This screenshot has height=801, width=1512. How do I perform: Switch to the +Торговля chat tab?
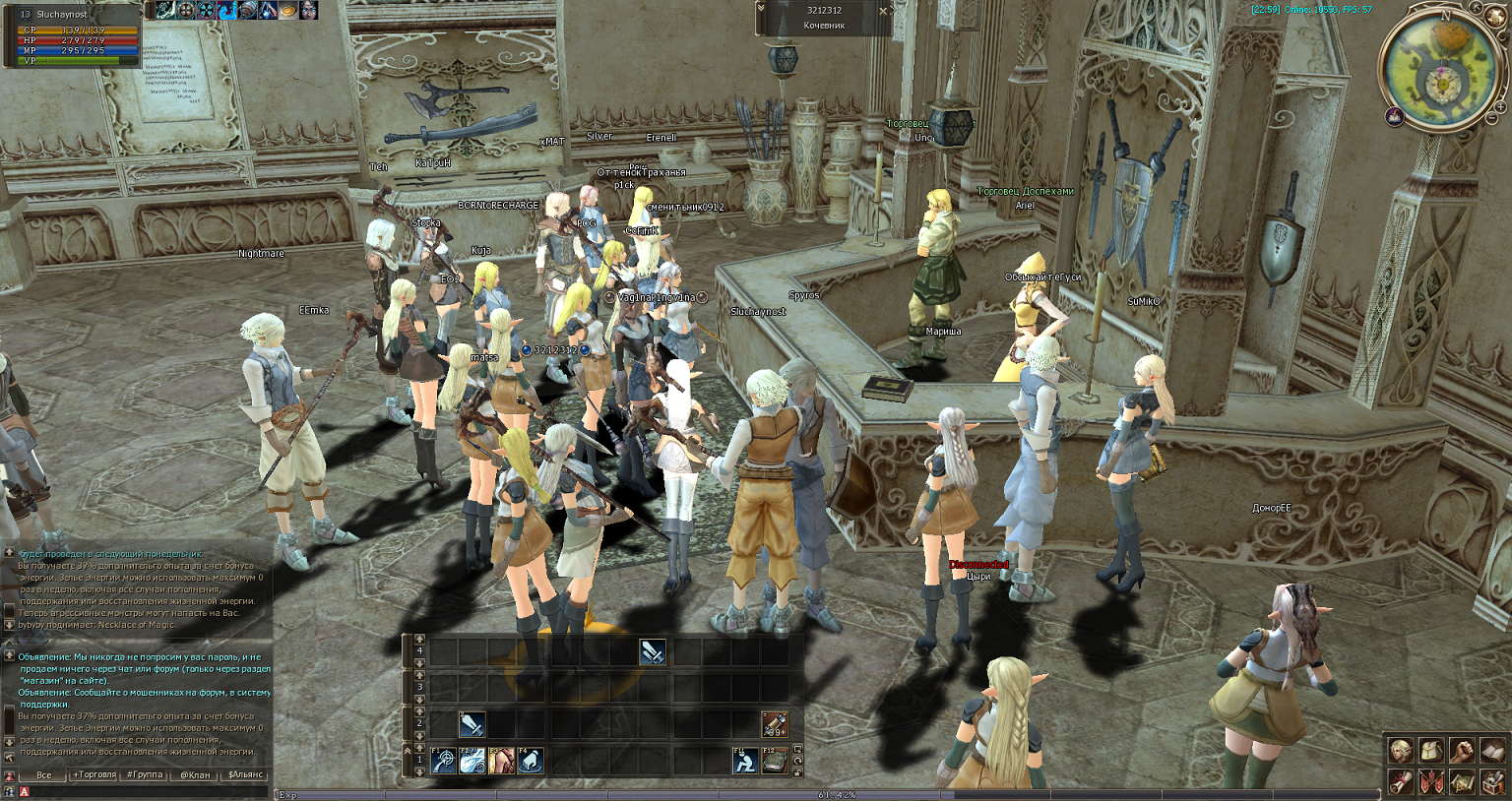(x=94, y=774)
